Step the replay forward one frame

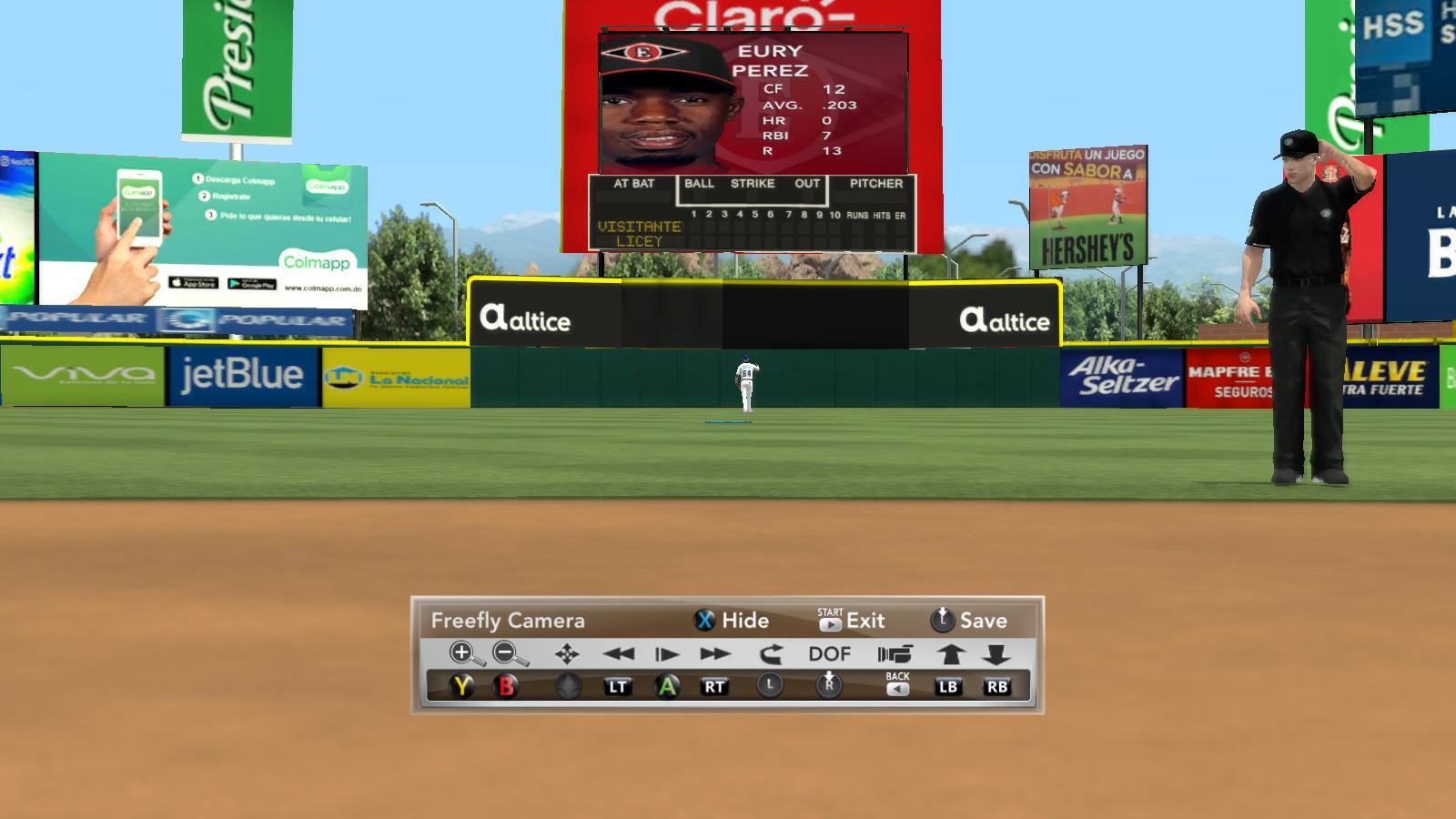click(x=666, y=653)
